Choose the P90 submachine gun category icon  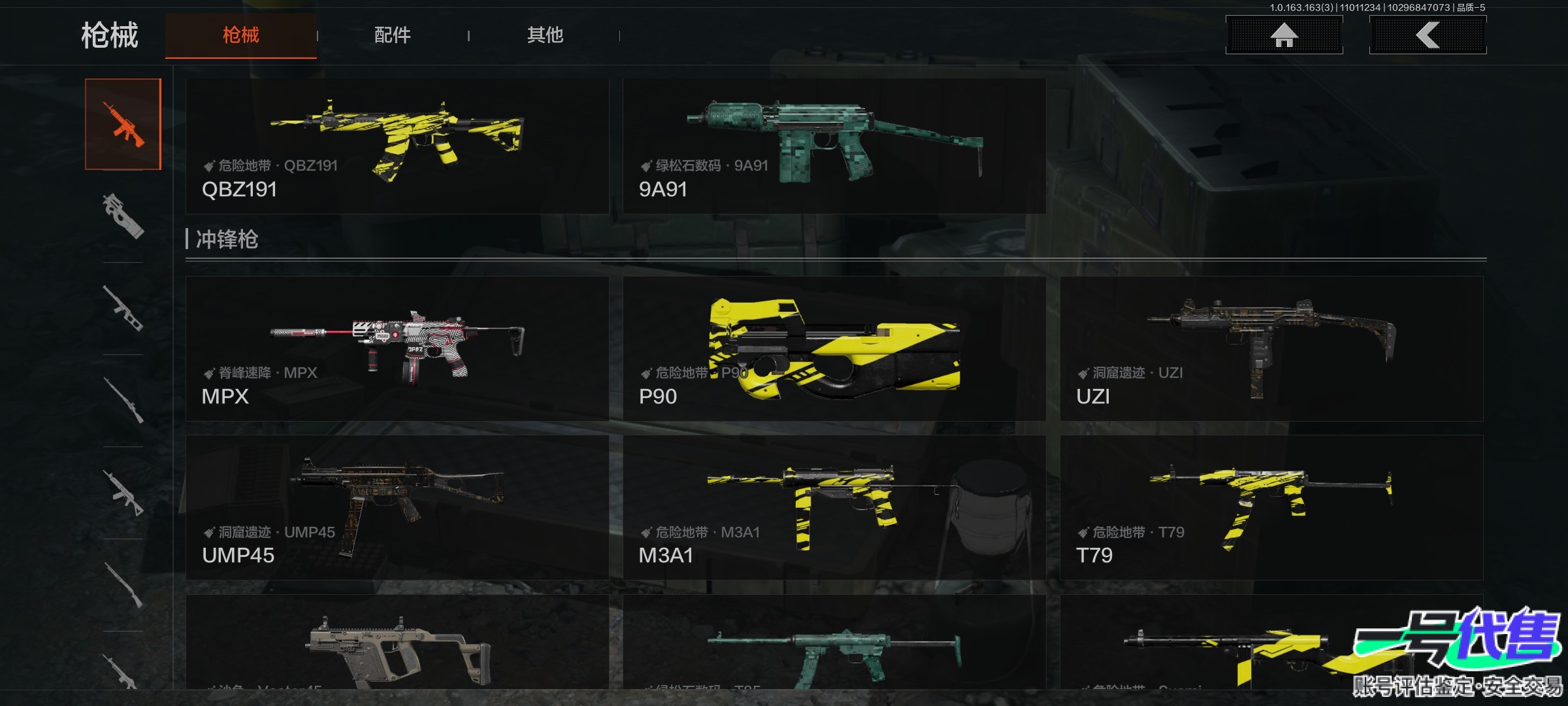click(x=123, y=216)
